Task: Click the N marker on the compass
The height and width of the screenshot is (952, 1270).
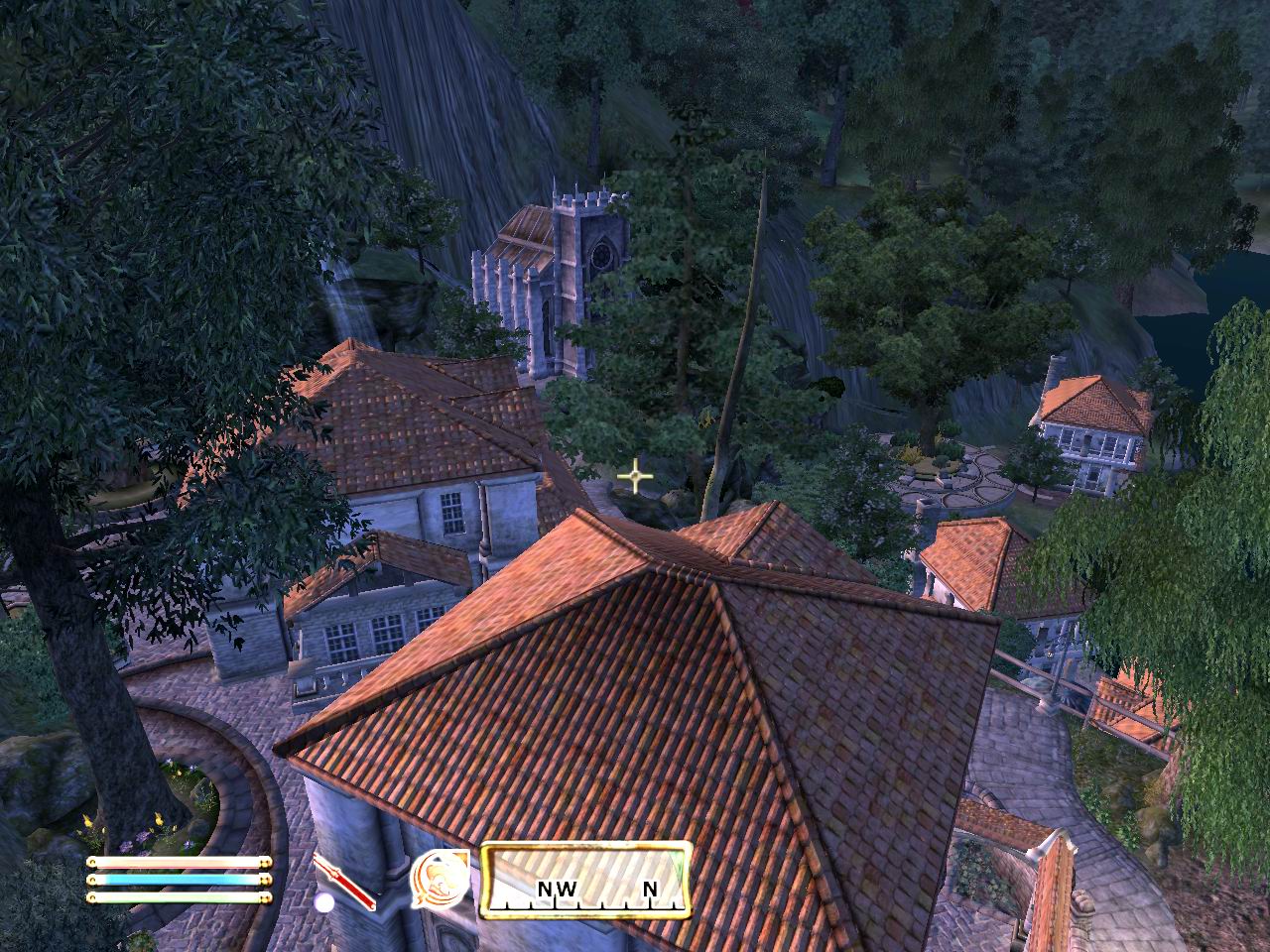Action: point(650,891)
